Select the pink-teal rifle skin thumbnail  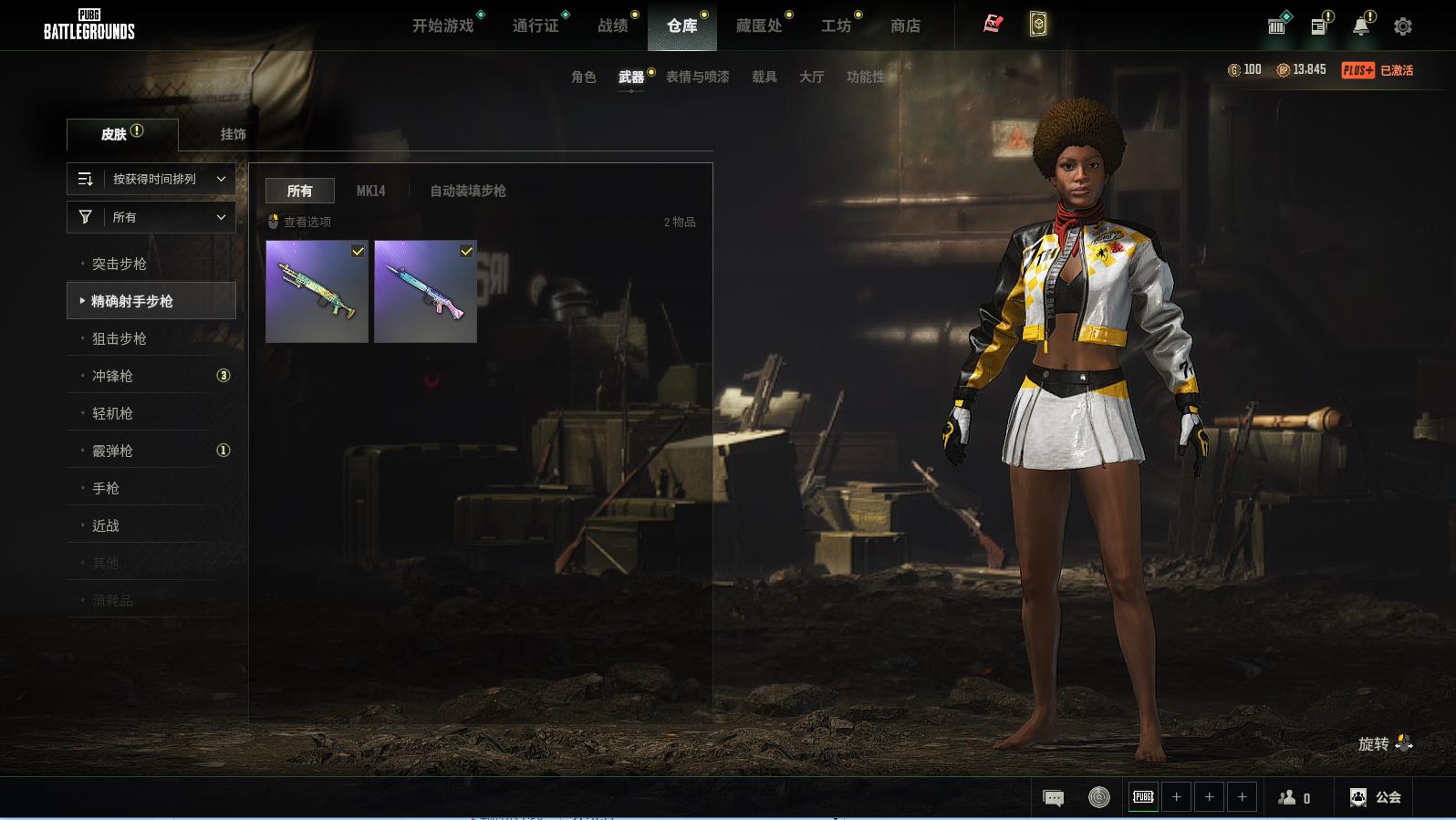point(425,292)
